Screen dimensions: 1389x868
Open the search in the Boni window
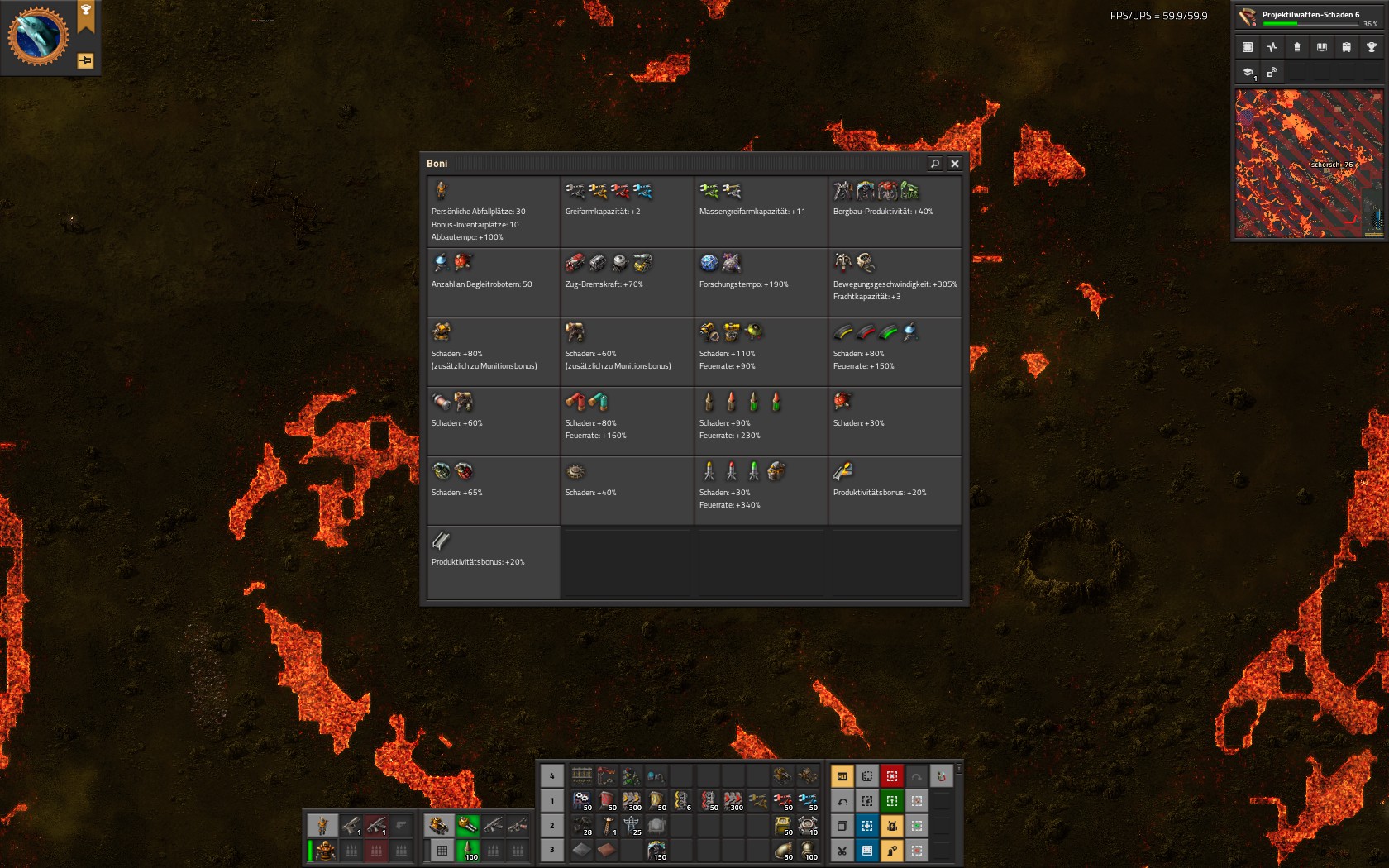(x=935, y=164)
